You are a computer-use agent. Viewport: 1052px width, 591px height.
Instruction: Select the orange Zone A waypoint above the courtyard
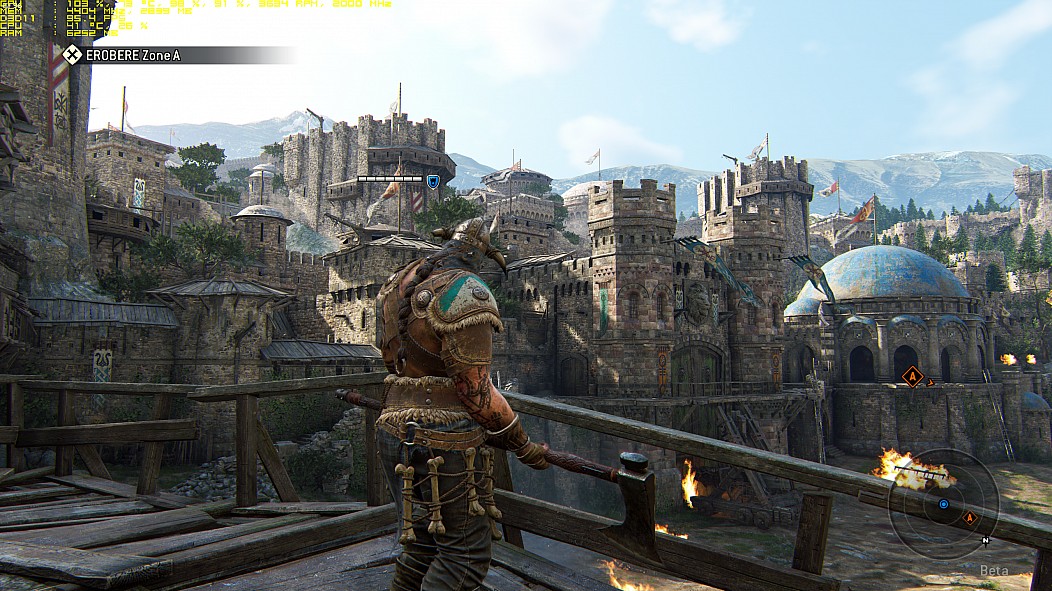[912, 377]
